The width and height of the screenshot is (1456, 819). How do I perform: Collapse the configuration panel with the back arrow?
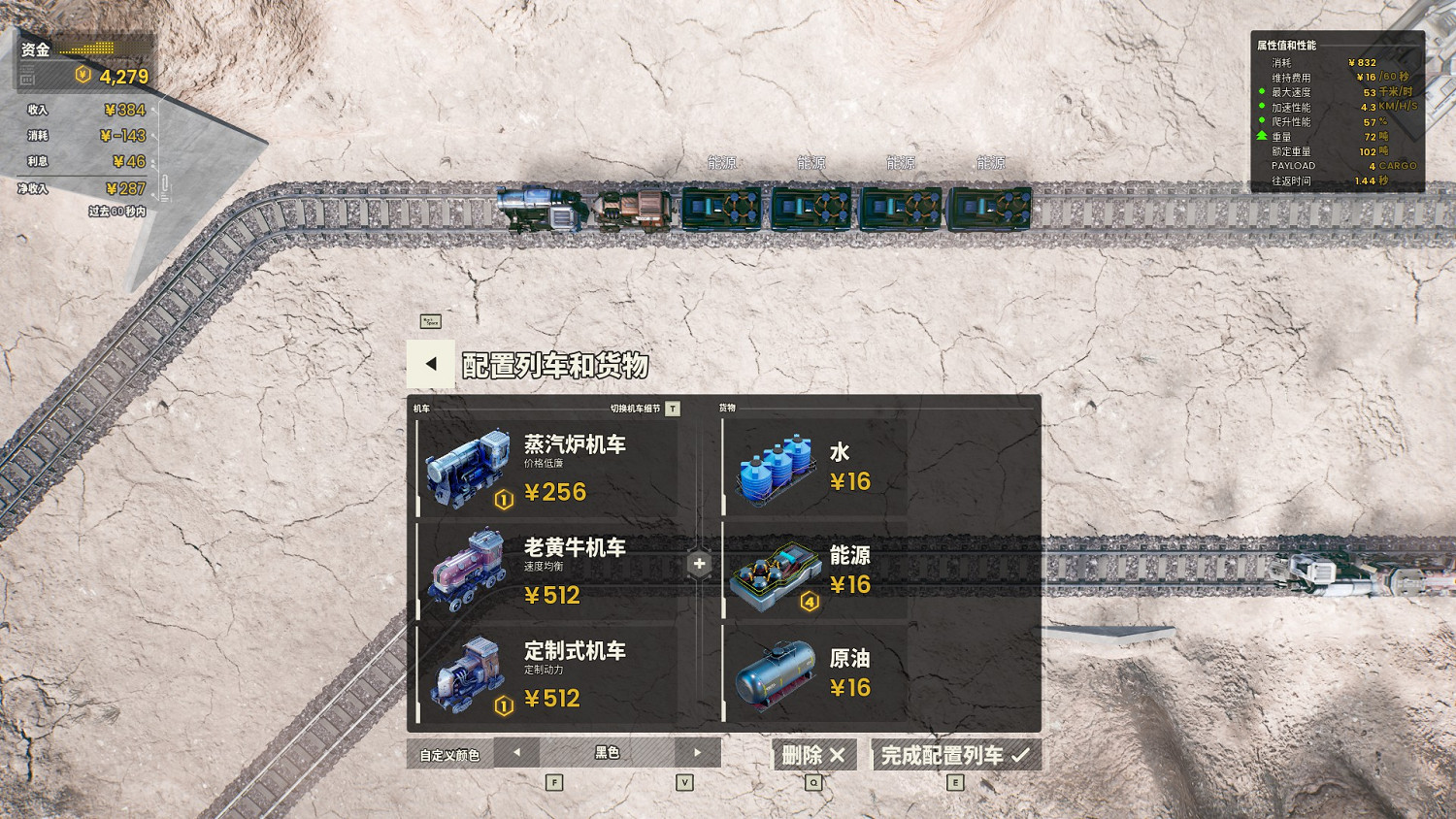pos(429,365)
